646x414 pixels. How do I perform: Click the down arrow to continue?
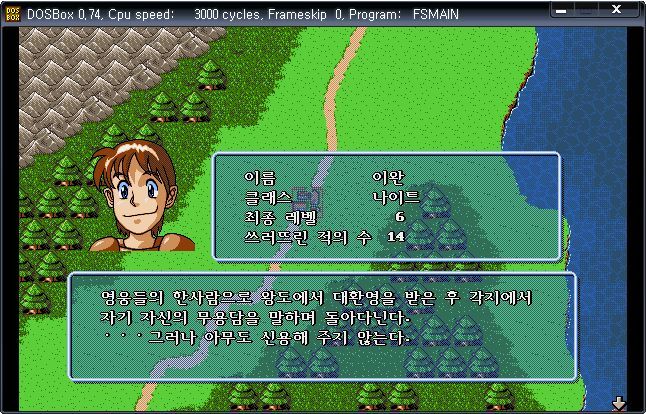point(618,403)
